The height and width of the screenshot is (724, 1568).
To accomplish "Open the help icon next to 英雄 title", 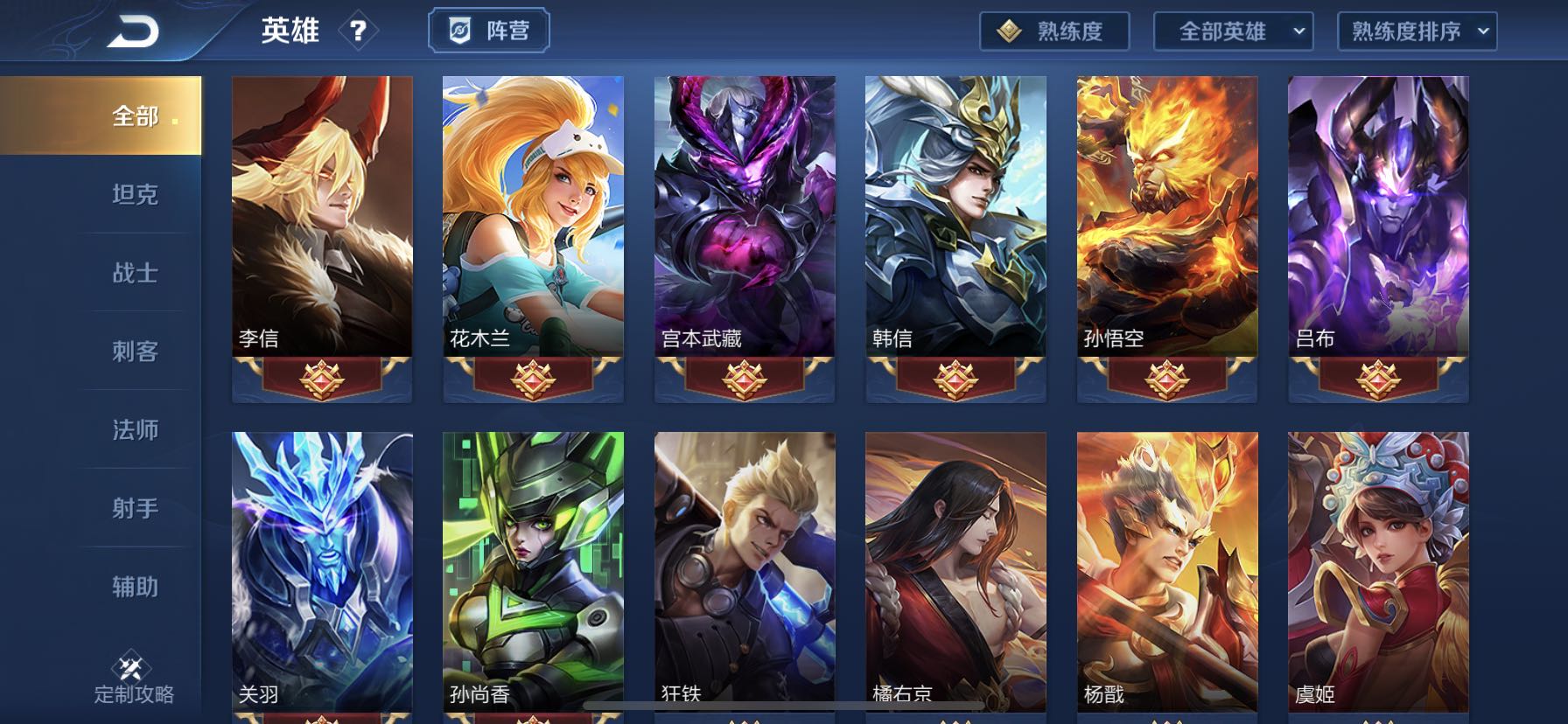I will tap(357, 30).
